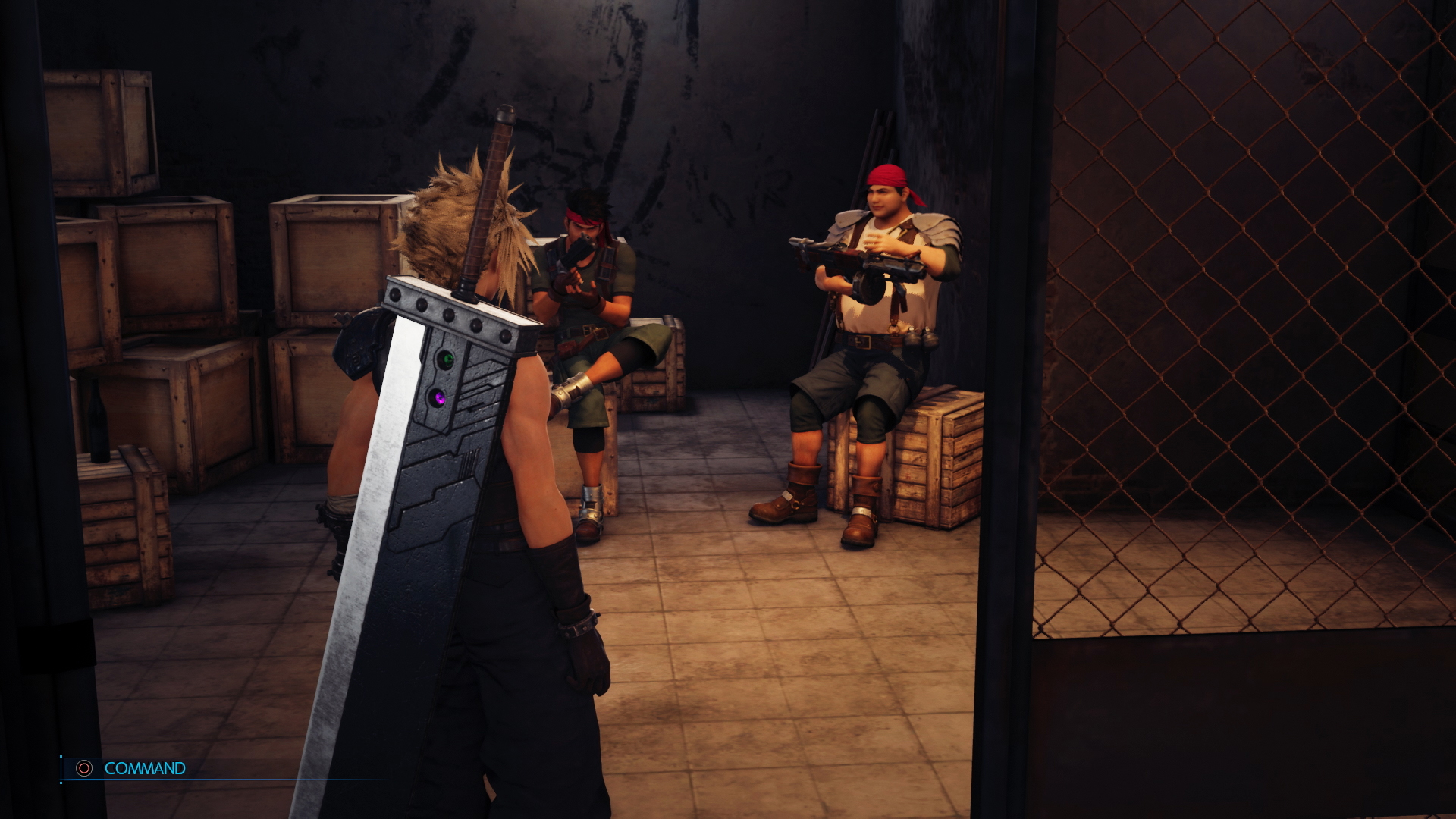Click the COMMAND text label
Image resolution: width=1456 pixels, height=819 pixels.
[x=144, y=768]
